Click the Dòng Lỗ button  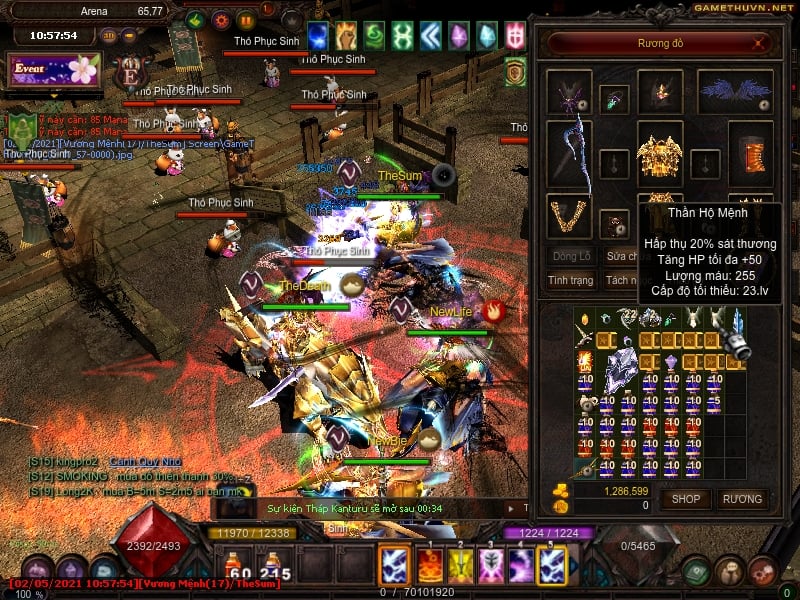point(571,256)
